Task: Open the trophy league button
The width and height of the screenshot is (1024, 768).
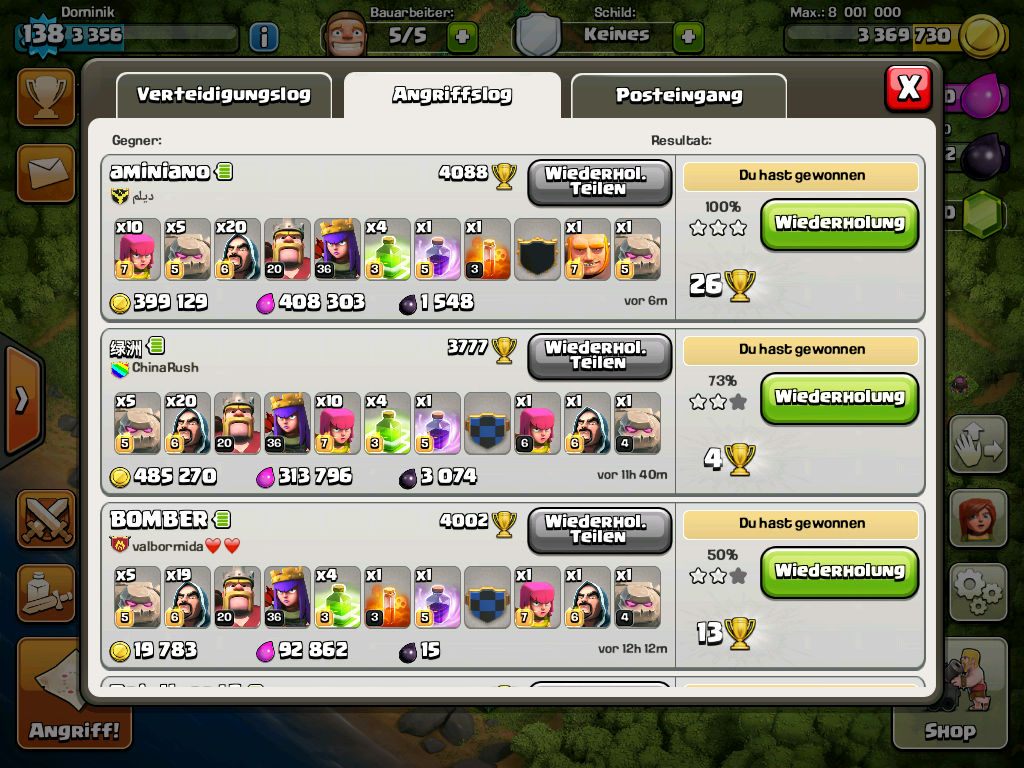Action: click(46, 97)
